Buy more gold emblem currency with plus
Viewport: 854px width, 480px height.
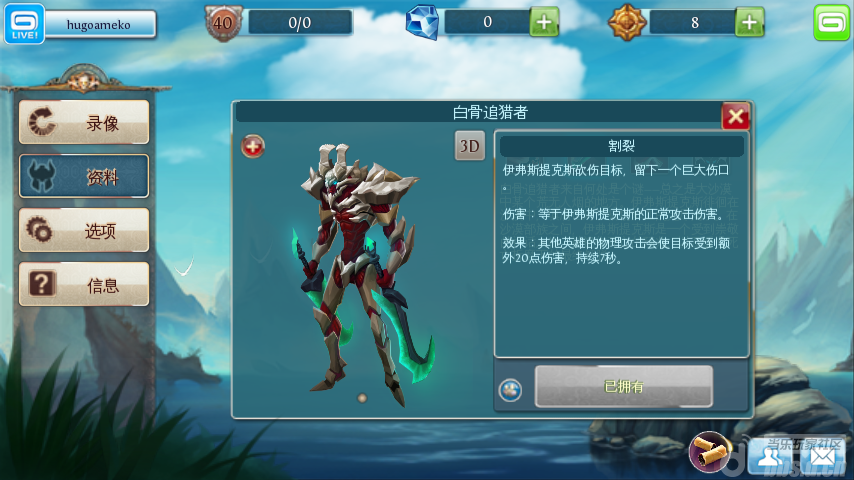(750, 21)
